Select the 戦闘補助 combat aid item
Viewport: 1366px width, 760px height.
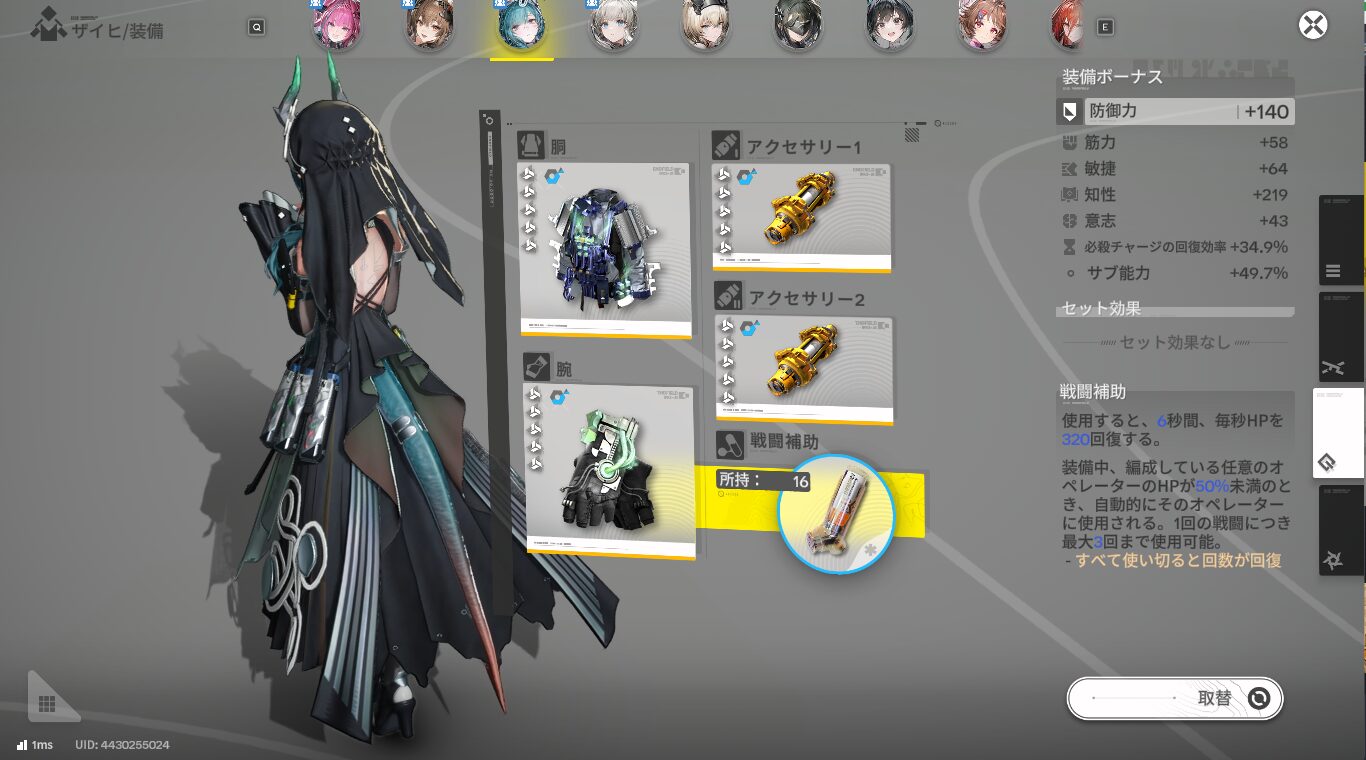tap(835, 514)
